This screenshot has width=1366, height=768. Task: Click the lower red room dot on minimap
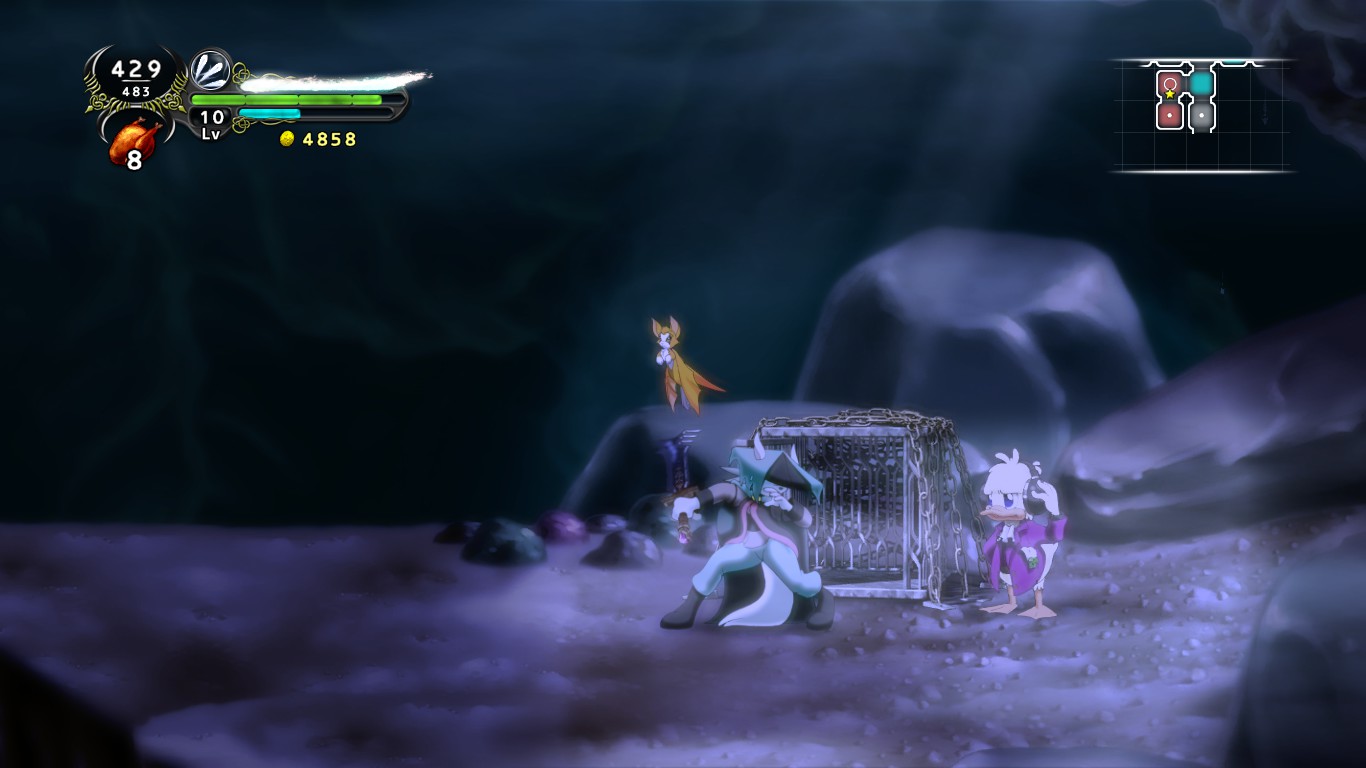point(1169,115)
